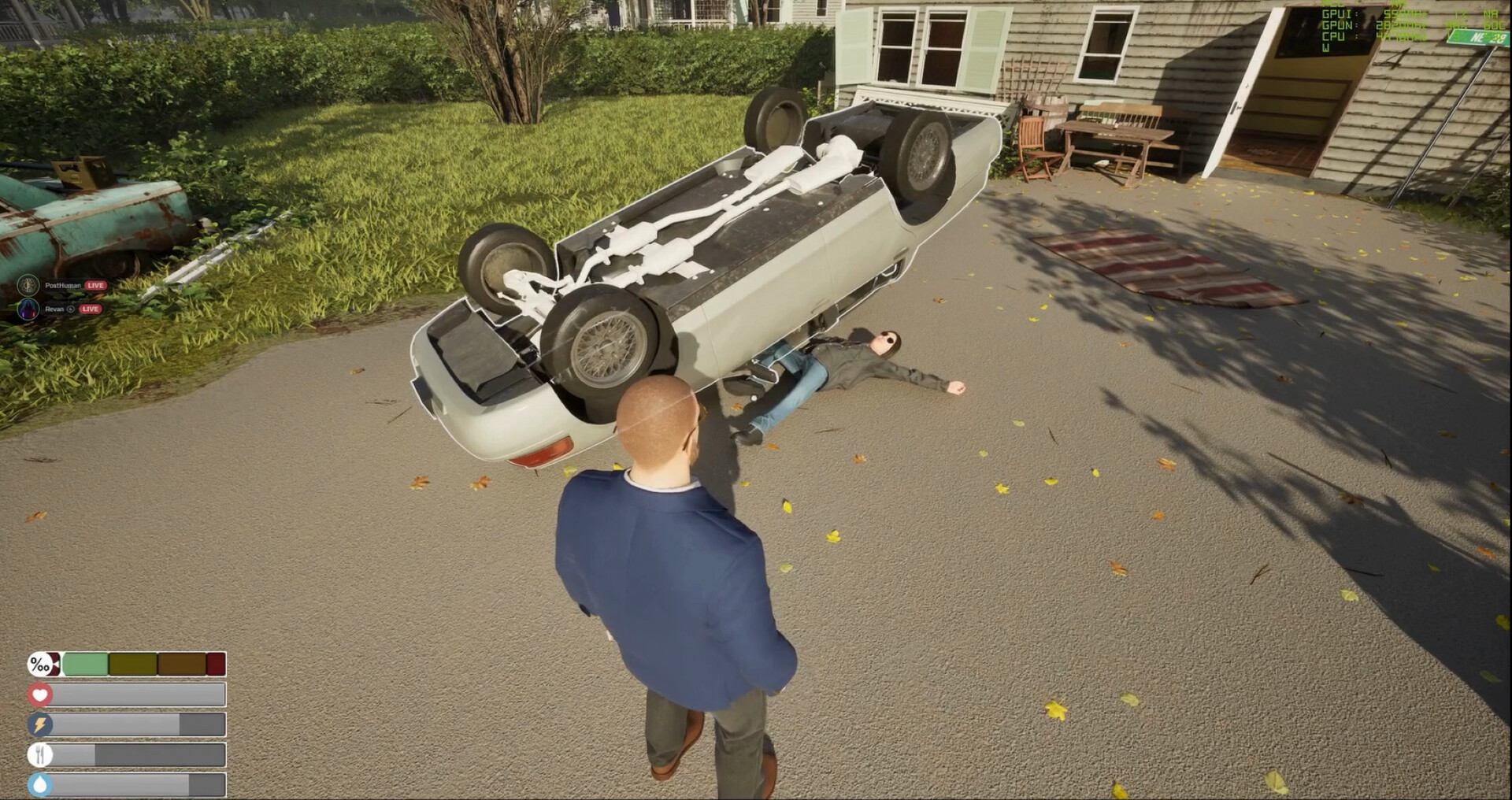Select the lightning bolt energy icon

(39, 724)
